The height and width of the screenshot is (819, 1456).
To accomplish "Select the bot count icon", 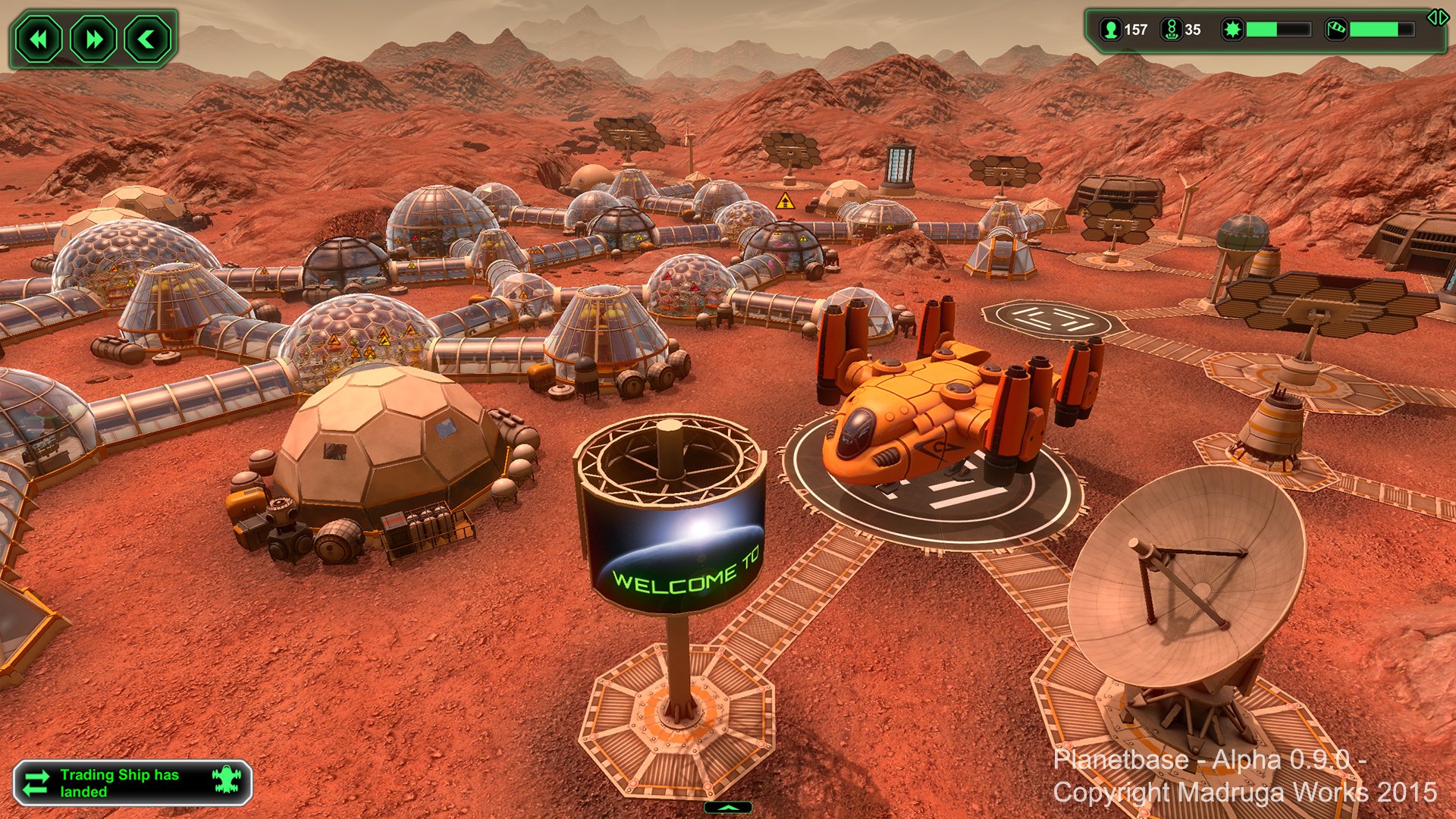I will point(1171,30).
